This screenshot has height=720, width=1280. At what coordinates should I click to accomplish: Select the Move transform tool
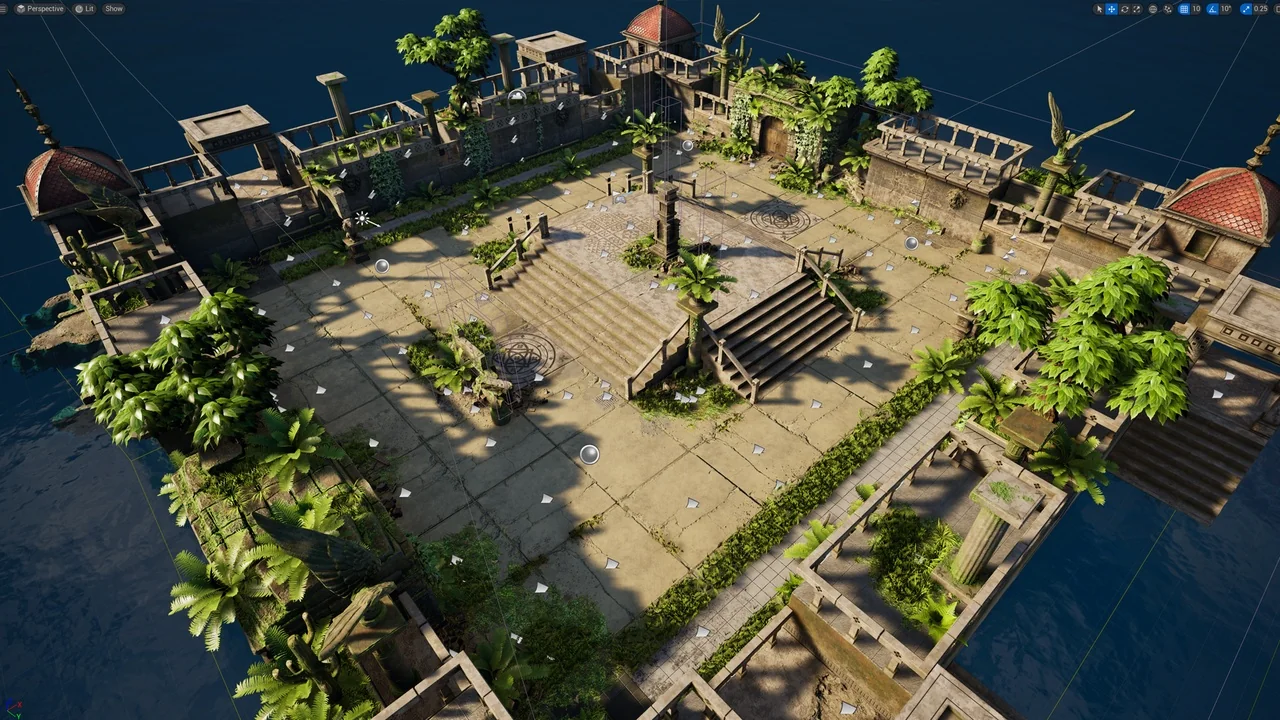(1111, 9)
